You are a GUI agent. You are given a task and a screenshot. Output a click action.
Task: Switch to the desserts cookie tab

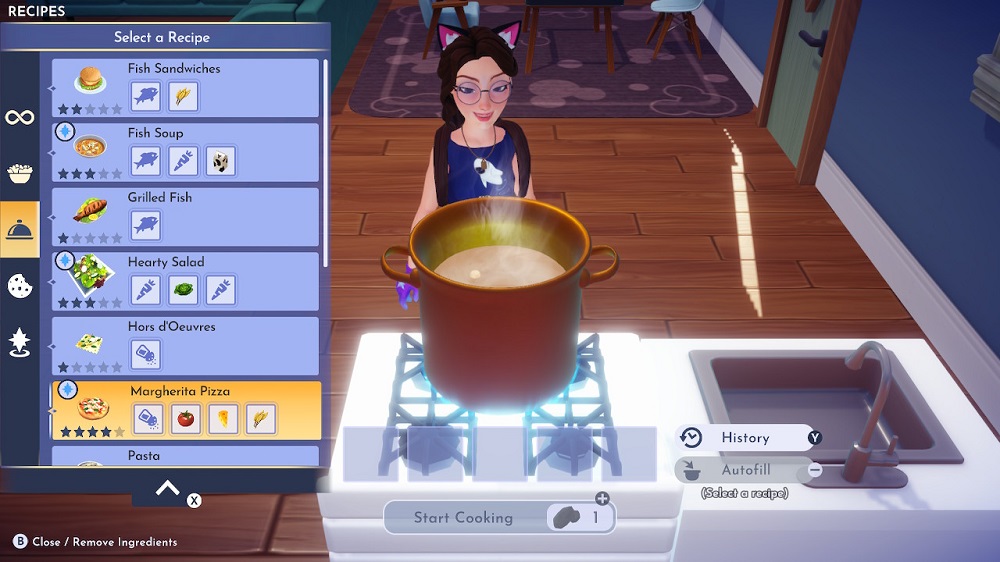[19, 286]
